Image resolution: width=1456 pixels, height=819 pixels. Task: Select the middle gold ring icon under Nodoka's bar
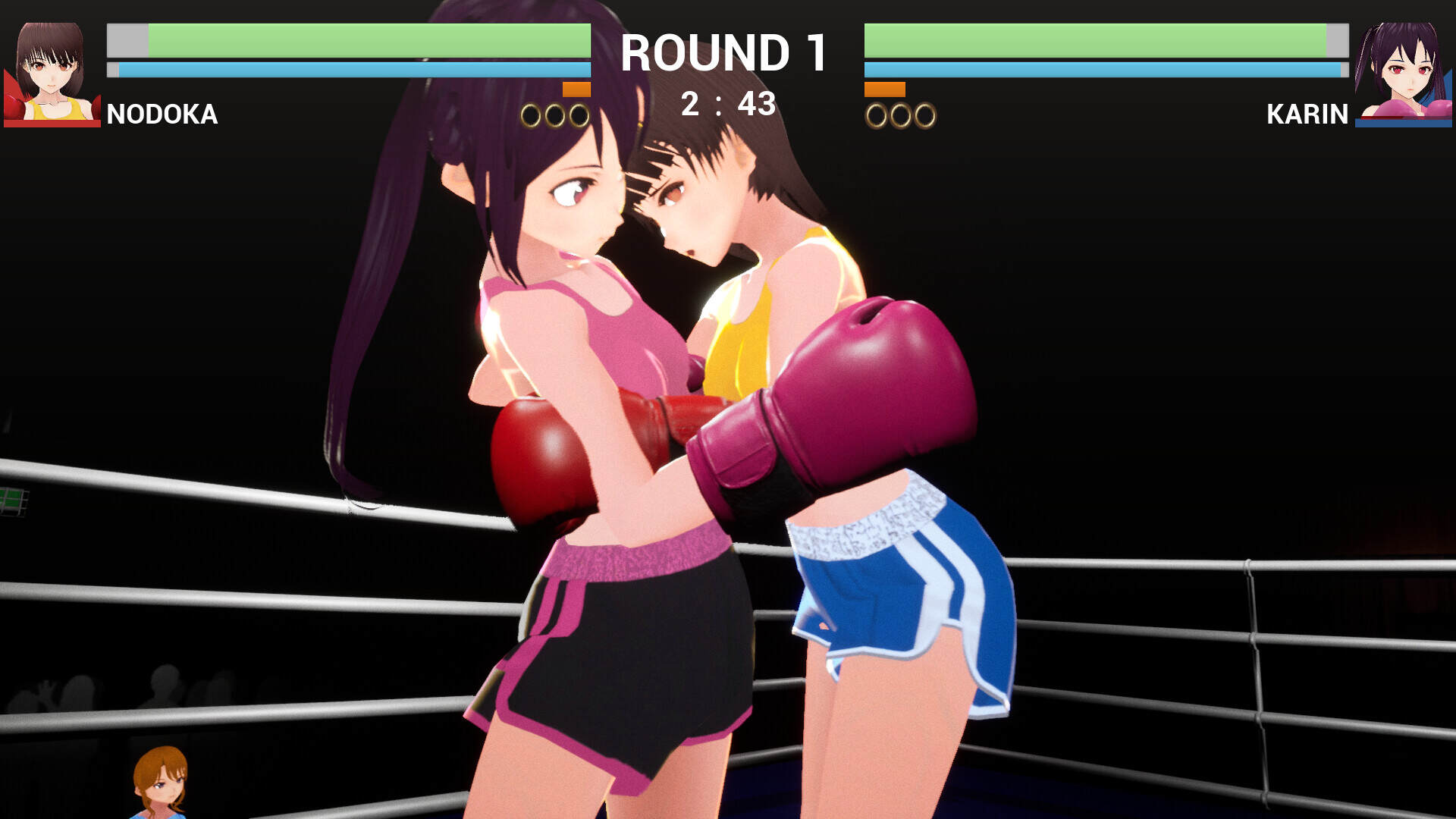pyautogui.click(x=553, y=115)
